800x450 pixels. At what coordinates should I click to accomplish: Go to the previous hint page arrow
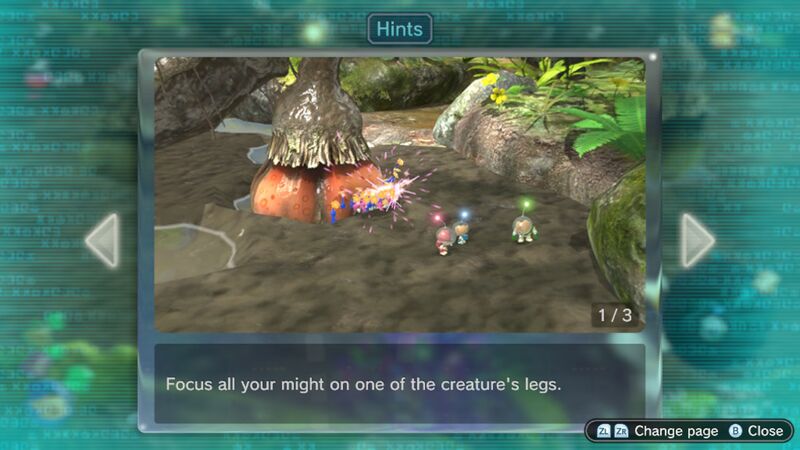pyautogui.click(x=102, y=241)
